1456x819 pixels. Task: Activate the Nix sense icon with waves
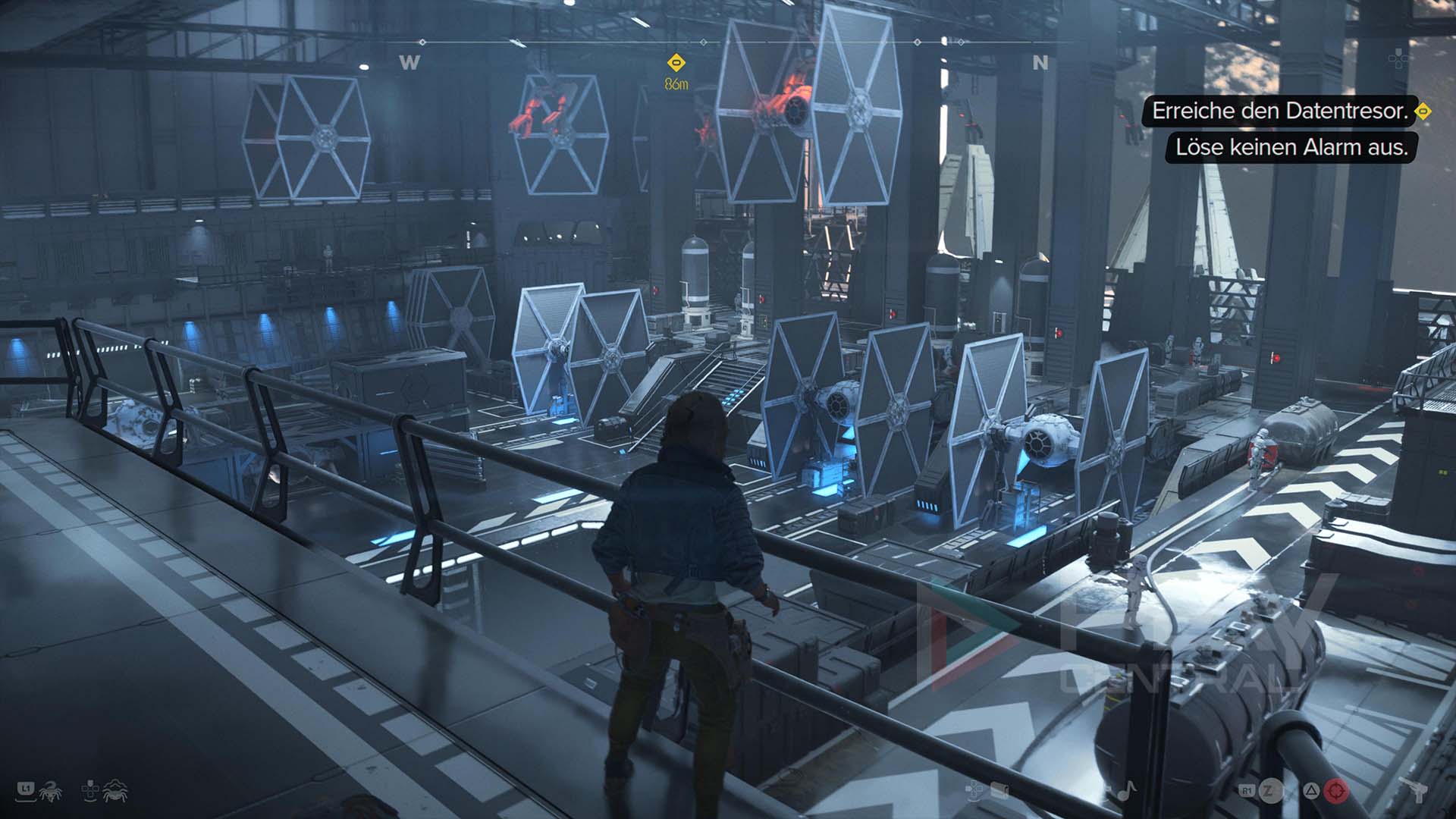pyautogui.click(x=115, y=791)
